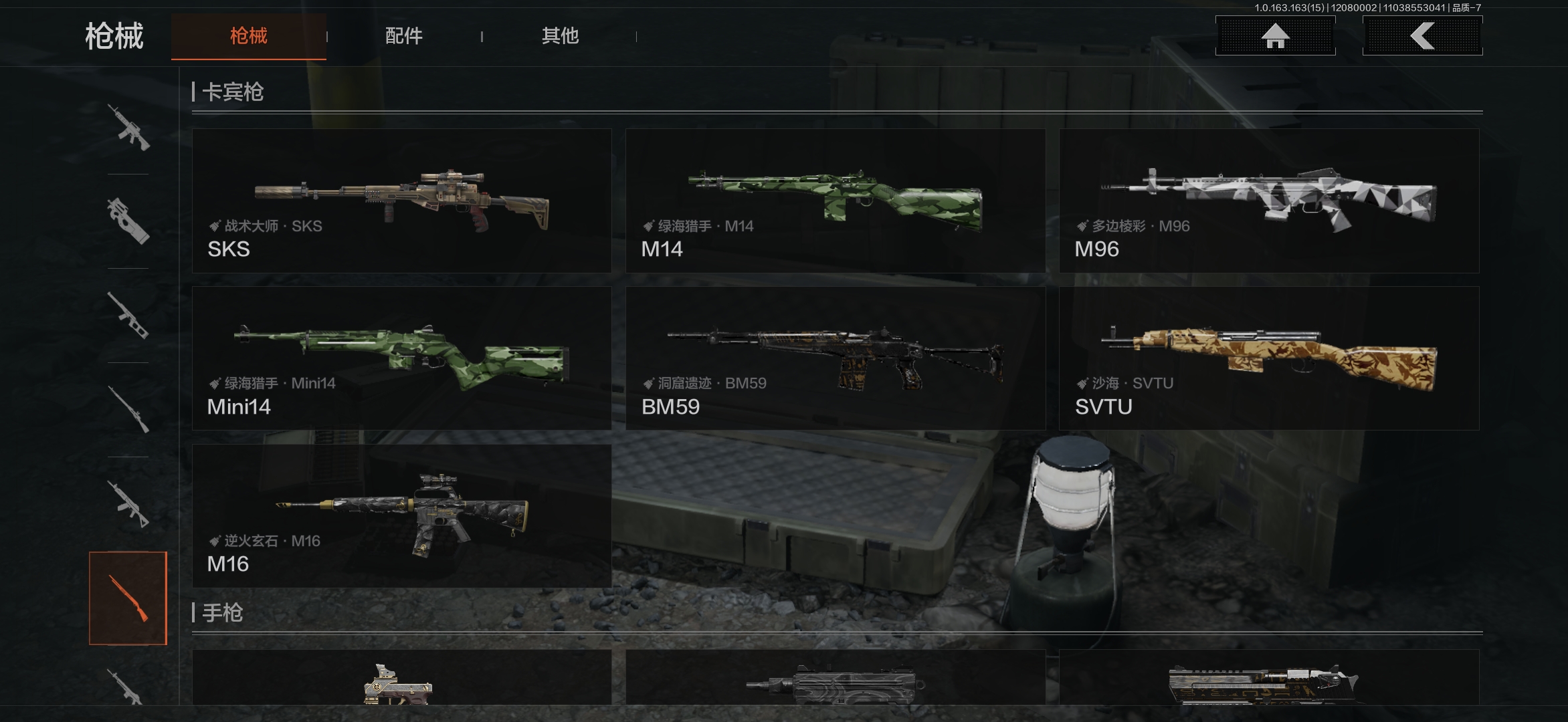Select the BM59 weapon card
The image size is (1568, 722).
click(x=835, y=358)
